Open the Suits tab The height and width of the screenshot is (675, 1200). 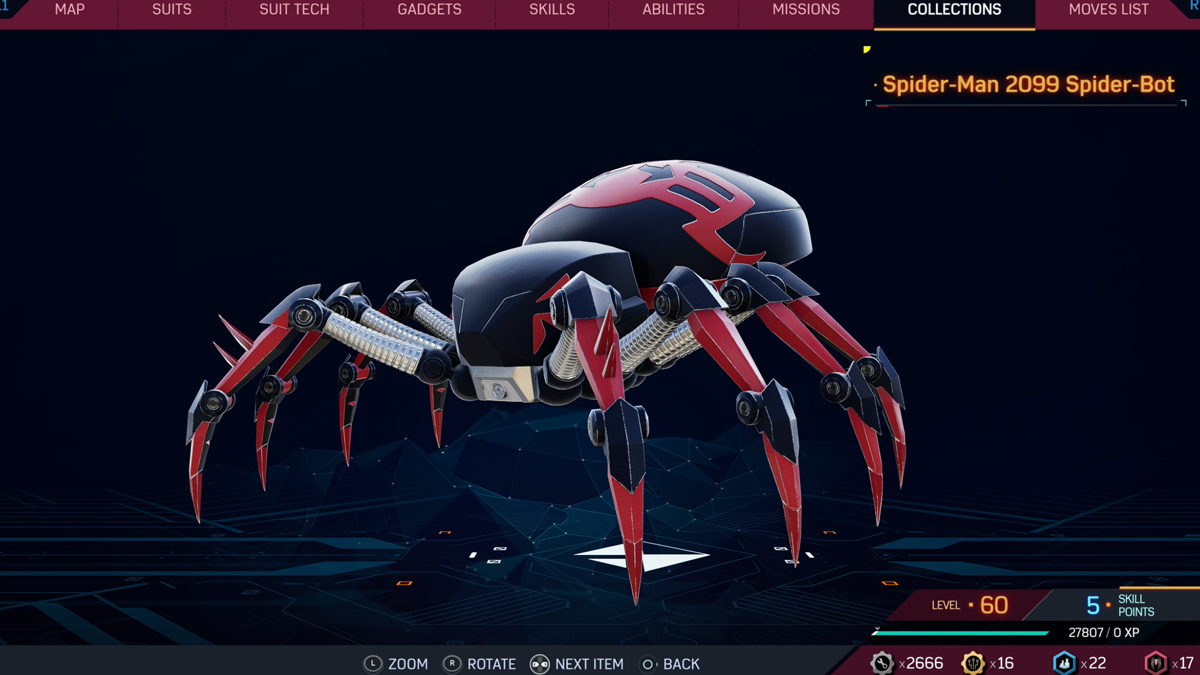(x=172, y=10)
